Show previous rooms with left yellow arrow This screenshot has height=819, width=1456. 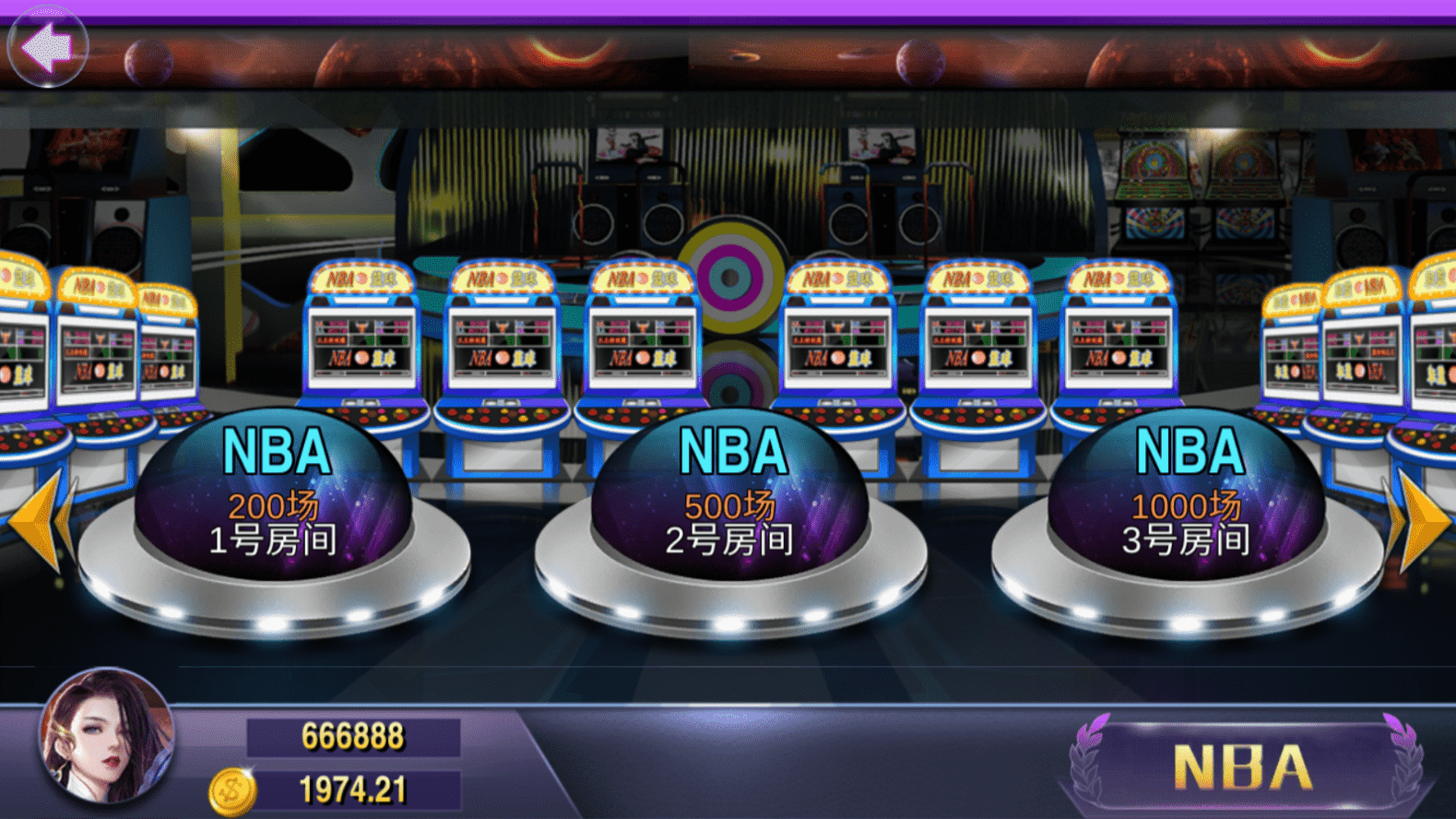[39, 523]
